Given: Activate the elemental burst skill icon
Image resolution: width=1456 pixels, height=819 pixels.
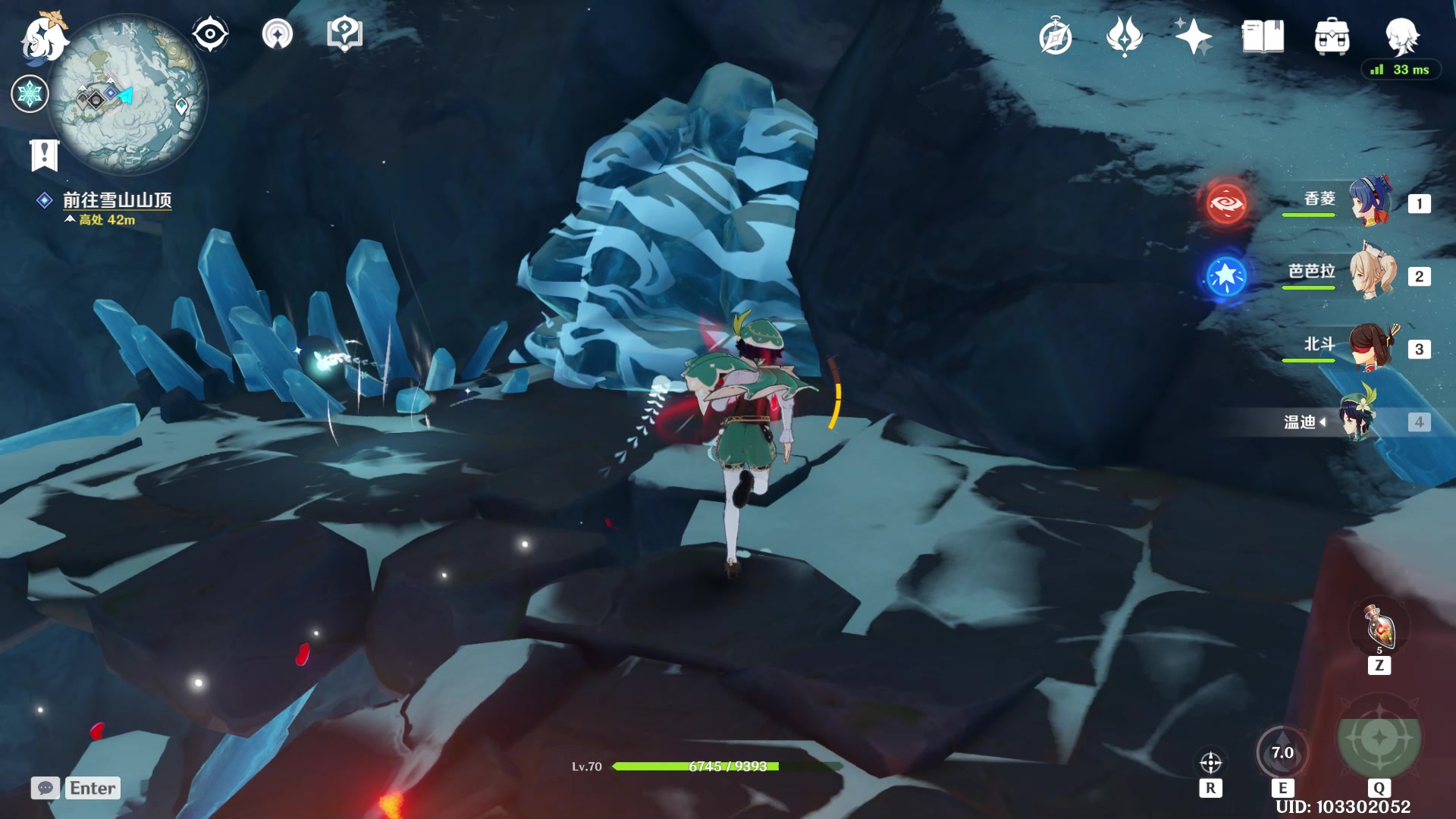Looking at the screenshot, I should tap(1379, 737).
